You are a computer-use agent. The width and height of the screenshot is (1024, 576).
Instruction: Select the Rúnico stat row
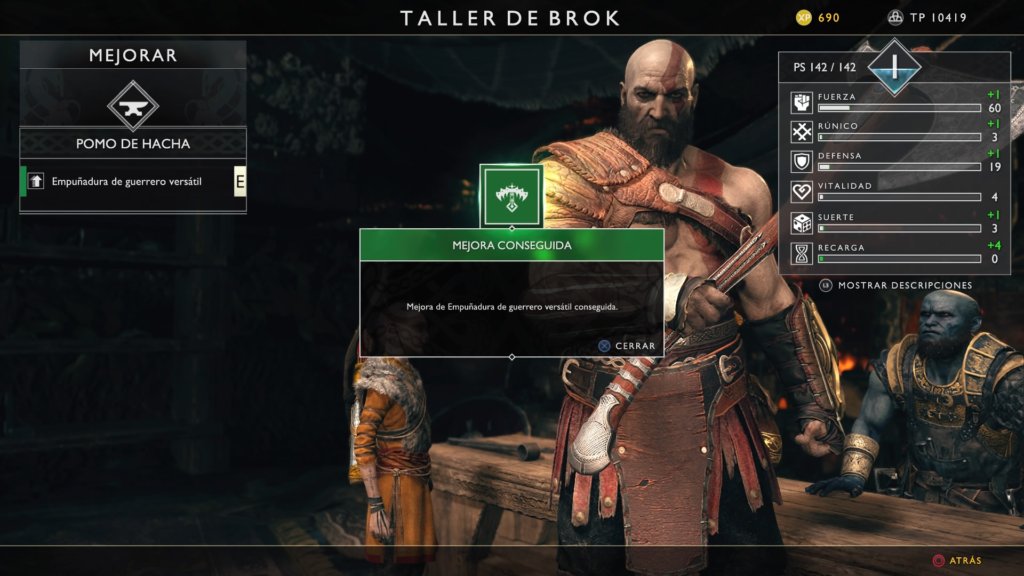[x=895, y=132]
